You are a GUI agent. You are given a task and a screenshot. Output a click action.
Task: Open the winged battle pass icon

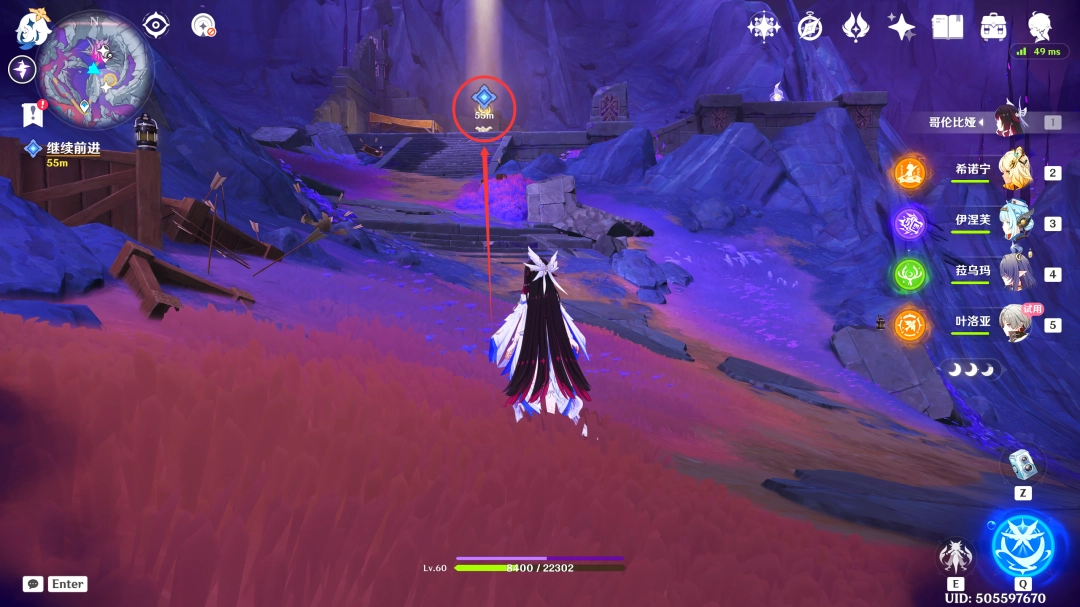(x=856, y=27)
